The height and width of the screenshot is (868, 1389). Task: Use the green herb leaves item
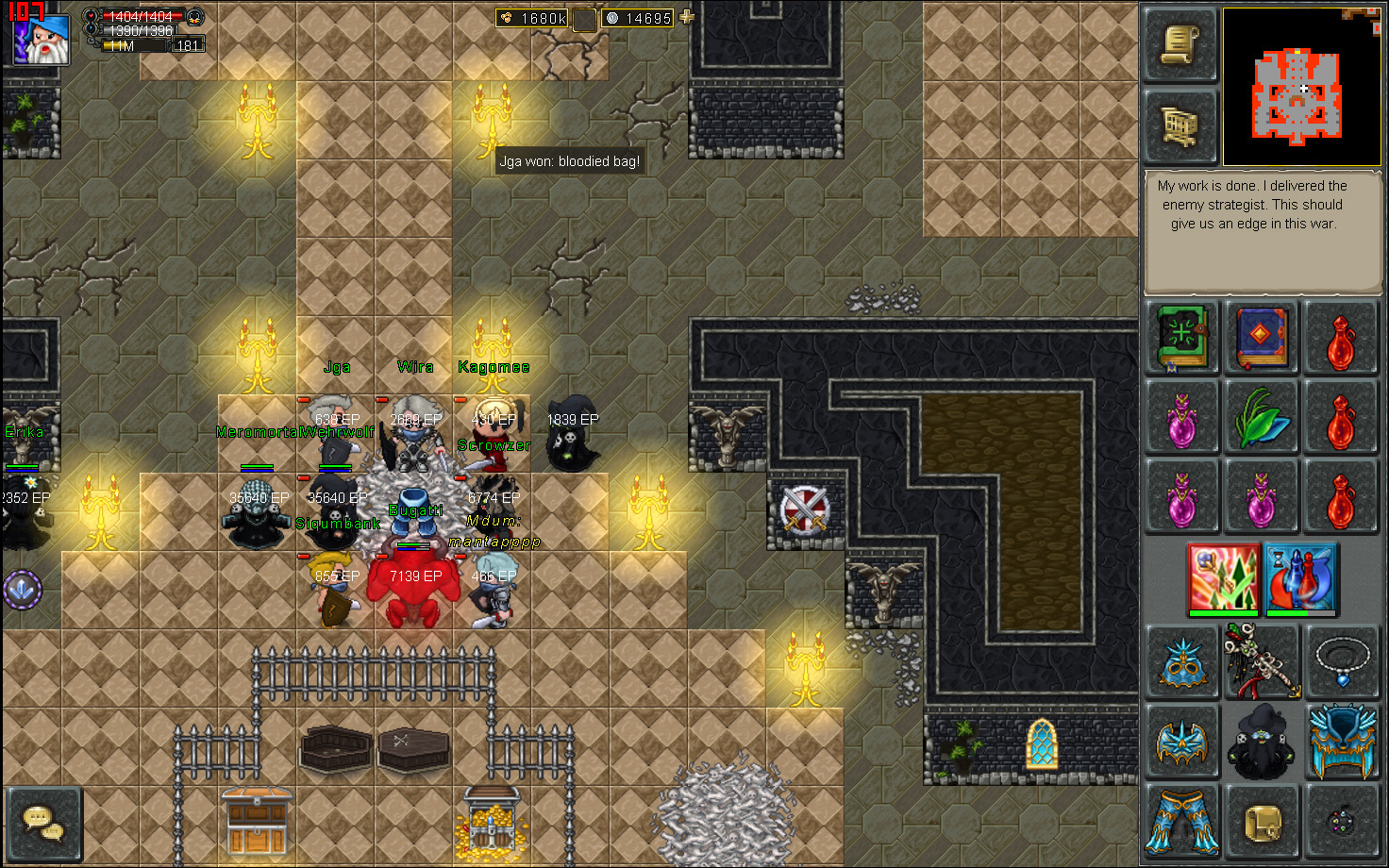(1262, 417)
